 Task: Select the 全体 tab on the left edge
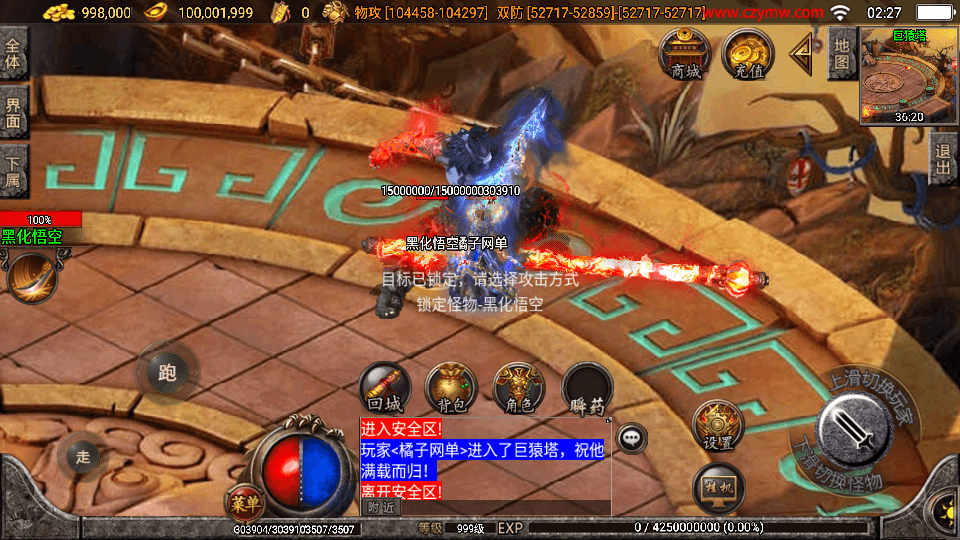pos(14,53)
